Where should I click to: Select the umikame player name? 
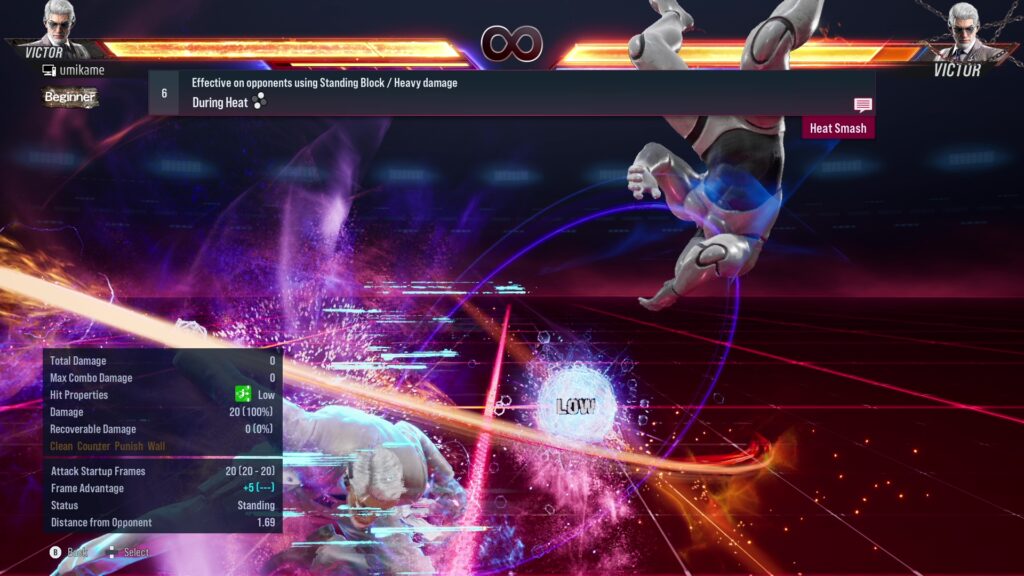(x=80, y=70)
